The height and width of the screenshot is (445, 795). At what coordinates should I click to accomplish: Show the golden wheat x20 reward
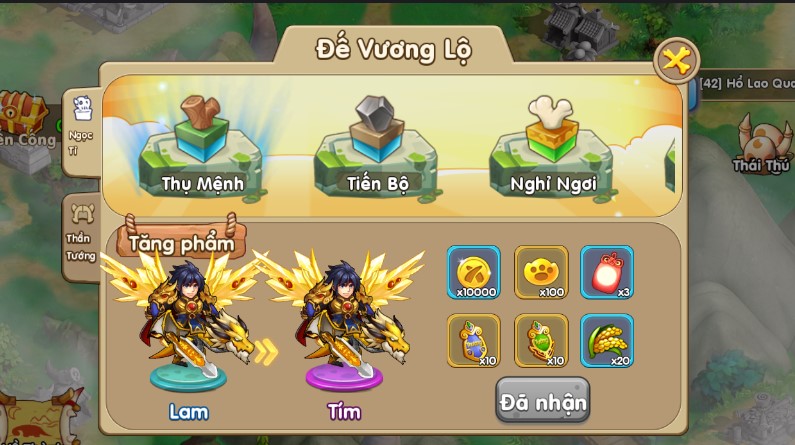[607, 340]
